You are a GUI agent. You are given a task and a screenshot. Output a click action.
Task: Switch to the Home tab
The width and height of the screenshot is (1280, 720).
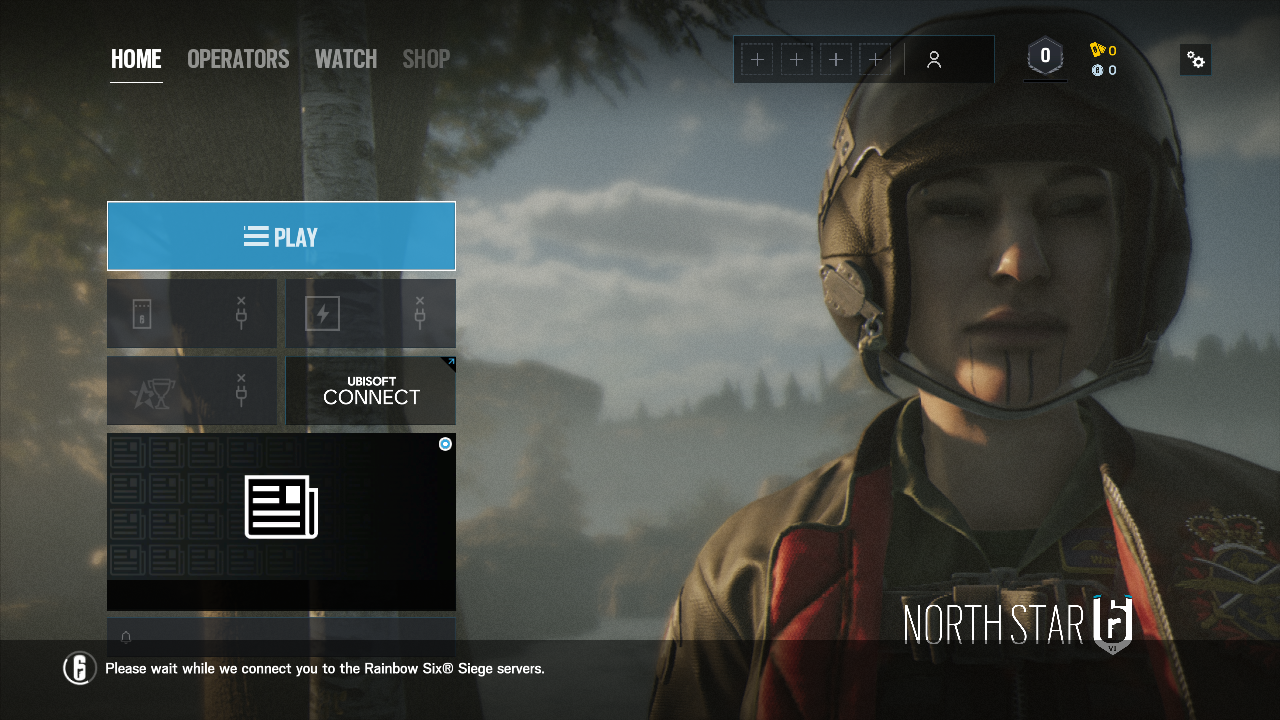click(136, 59)
